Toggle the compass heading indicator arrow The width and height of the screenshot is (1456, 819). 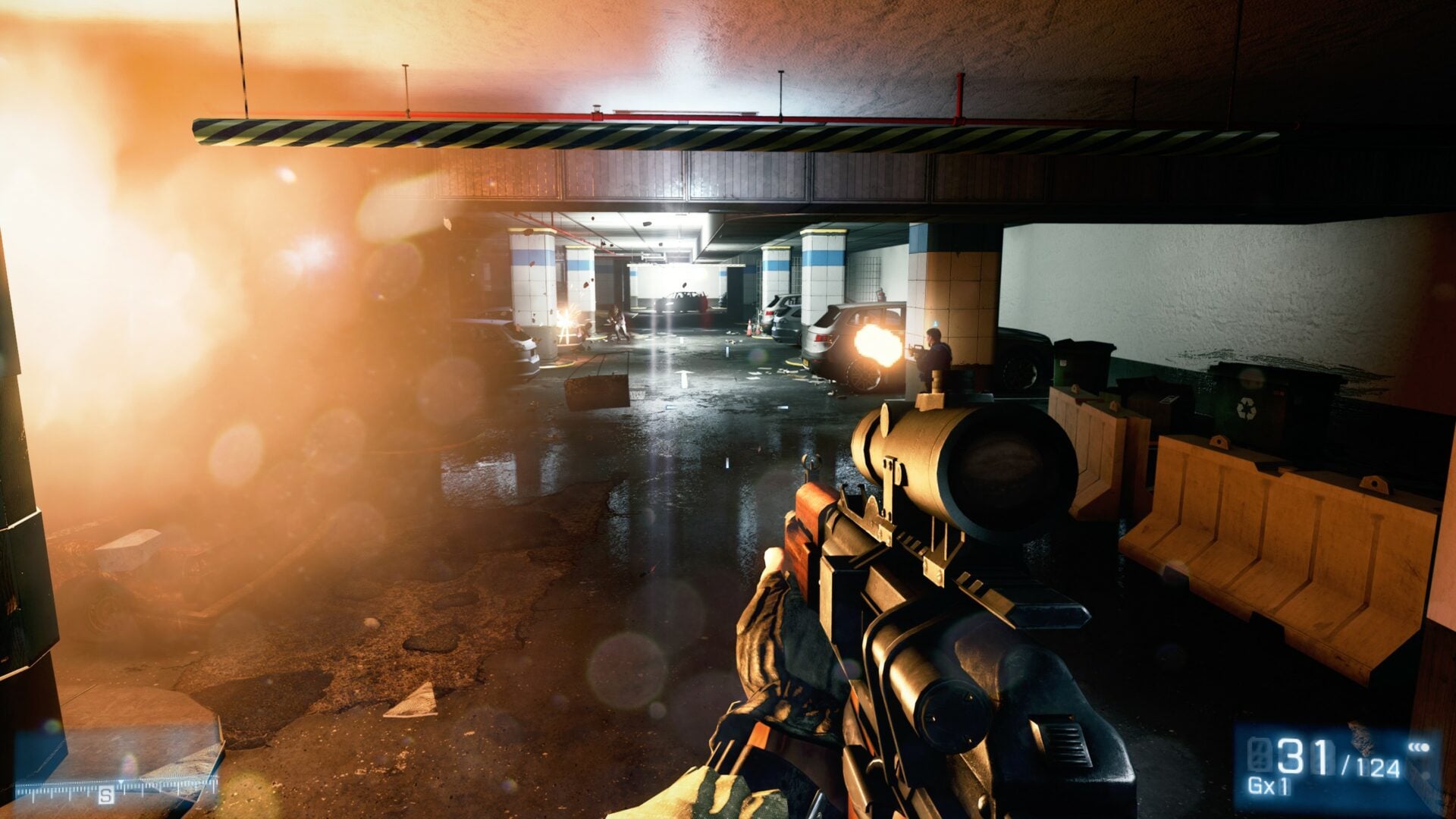[x=121, y=781]
